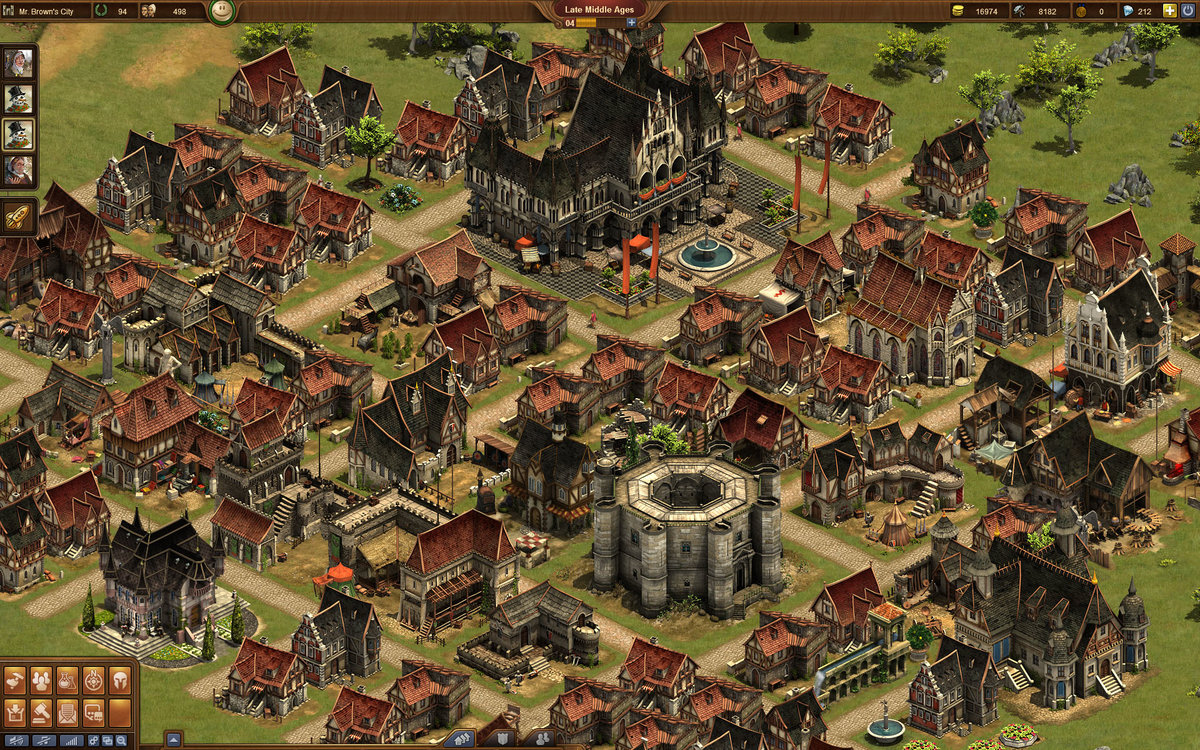Open the build menu with trowel icon

click(x=15, y=680)
